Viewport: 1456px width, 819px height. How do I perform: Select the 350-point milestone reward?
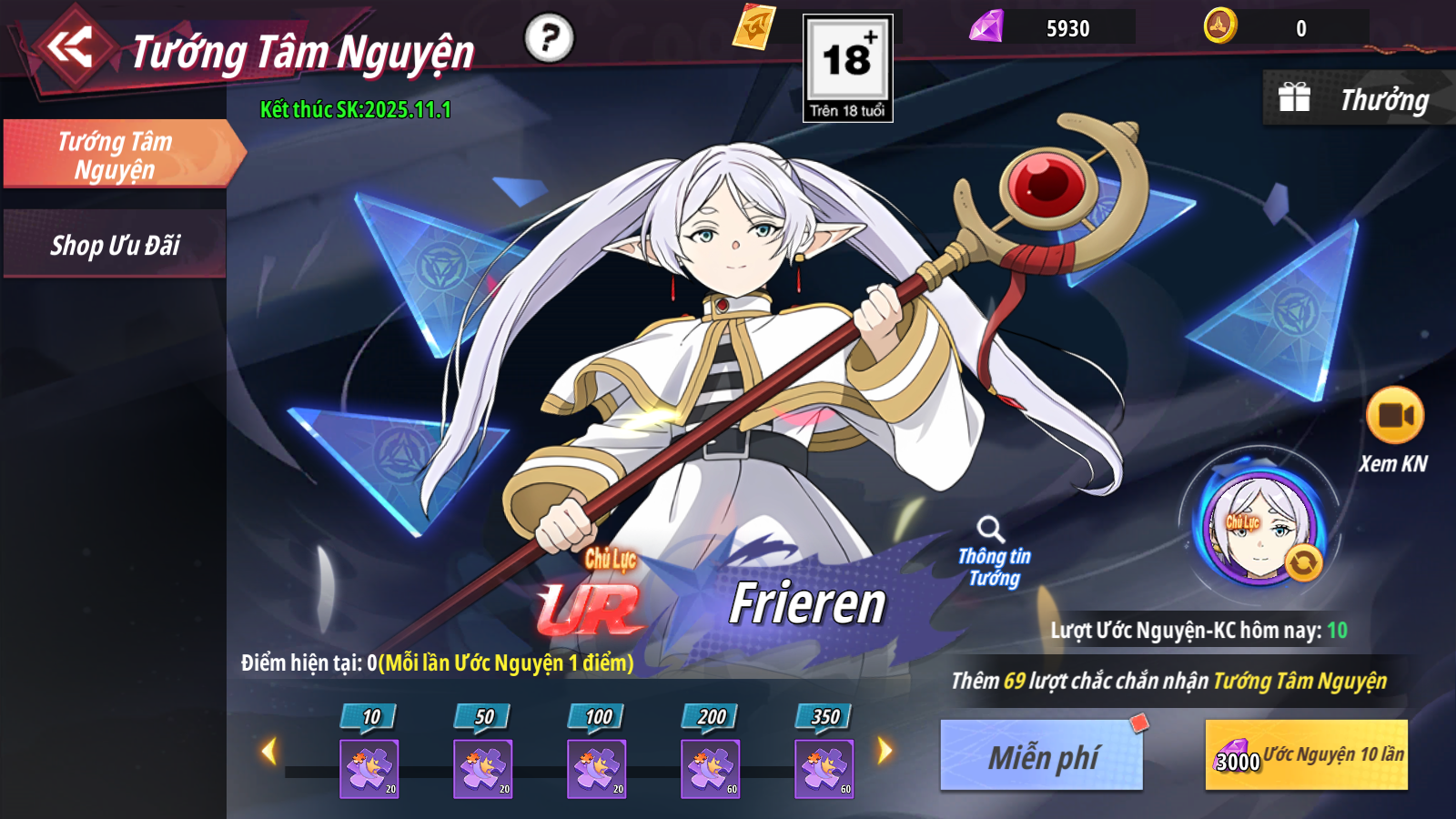pos(824,769)
